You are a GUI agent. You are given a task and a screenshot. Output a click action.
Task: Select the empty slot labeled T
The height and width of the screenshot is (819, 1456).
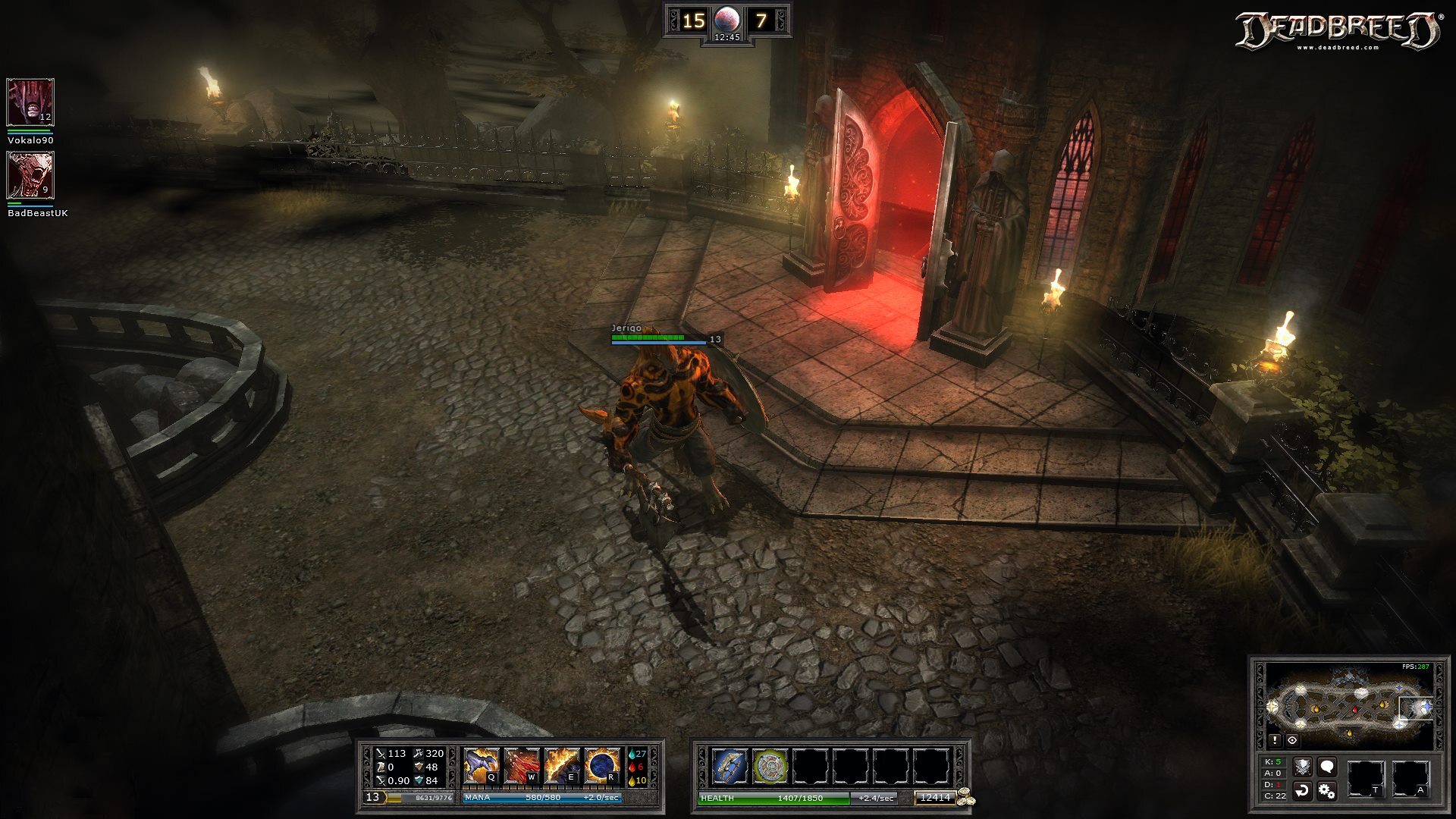click(x=1365, y=779)
